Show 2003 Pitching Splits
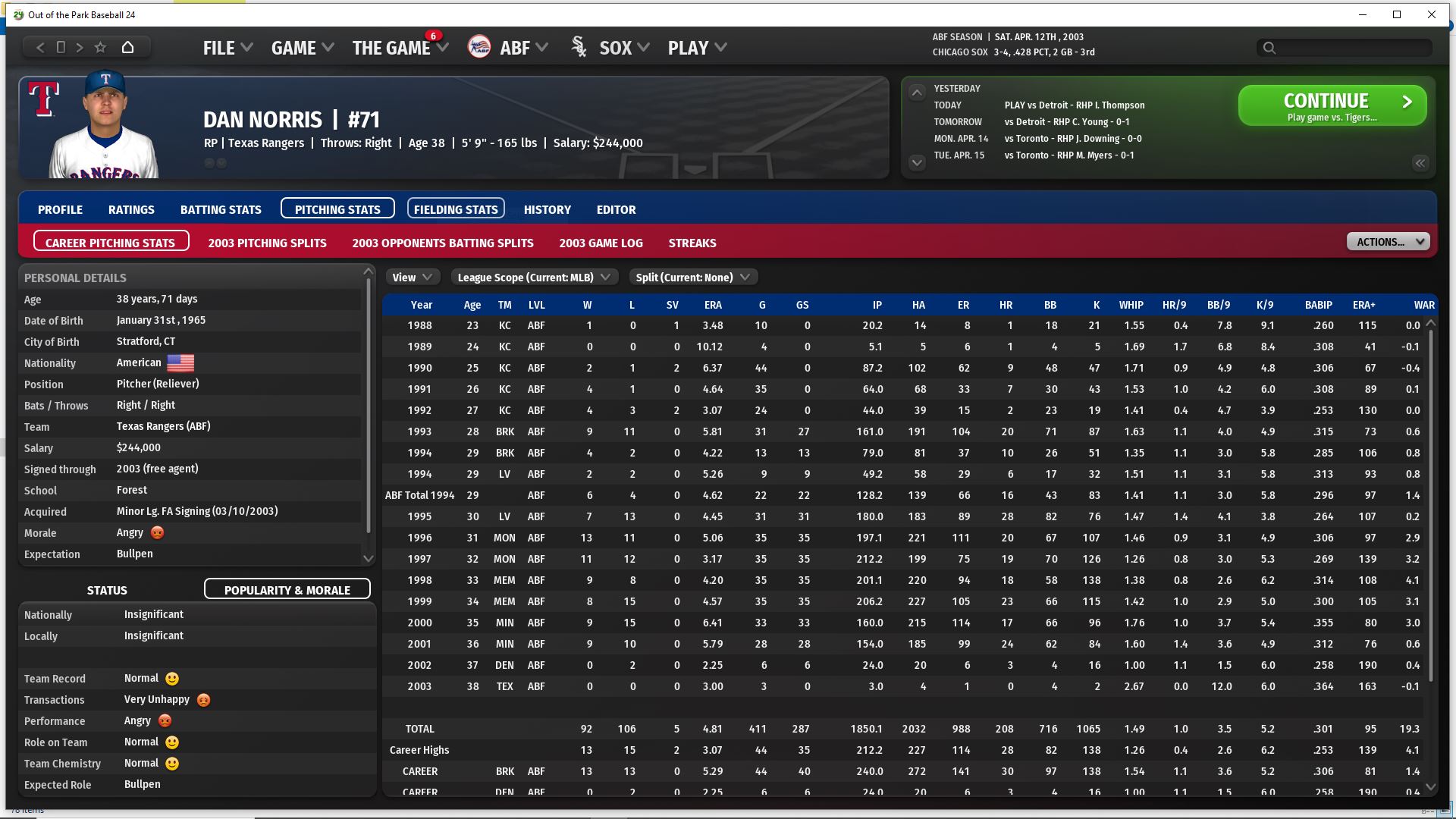Screen dimensions: 1456x819 pos(267,243)
